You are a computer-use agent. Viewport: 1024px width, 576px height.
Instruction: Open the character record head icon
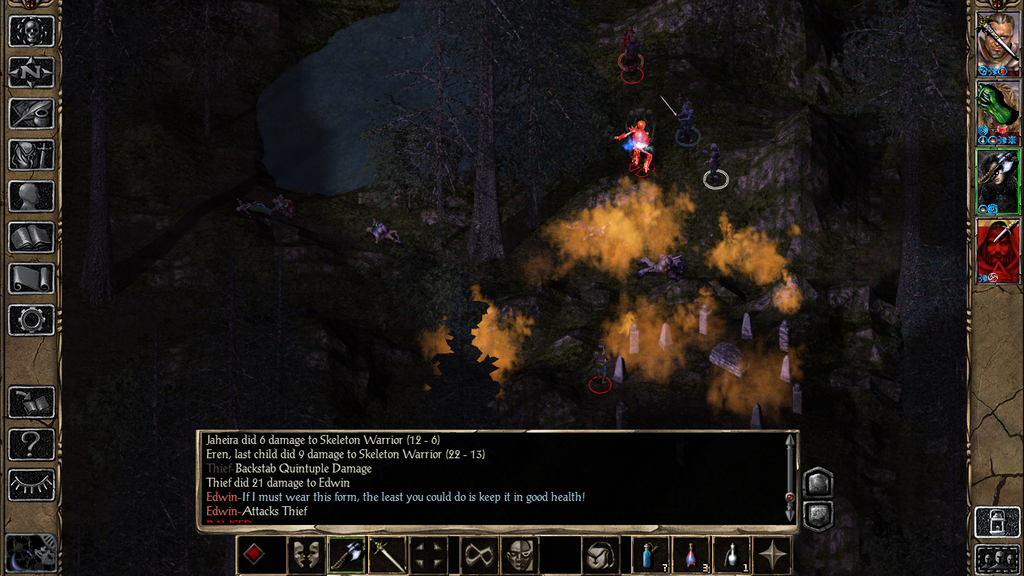[31, 196]
